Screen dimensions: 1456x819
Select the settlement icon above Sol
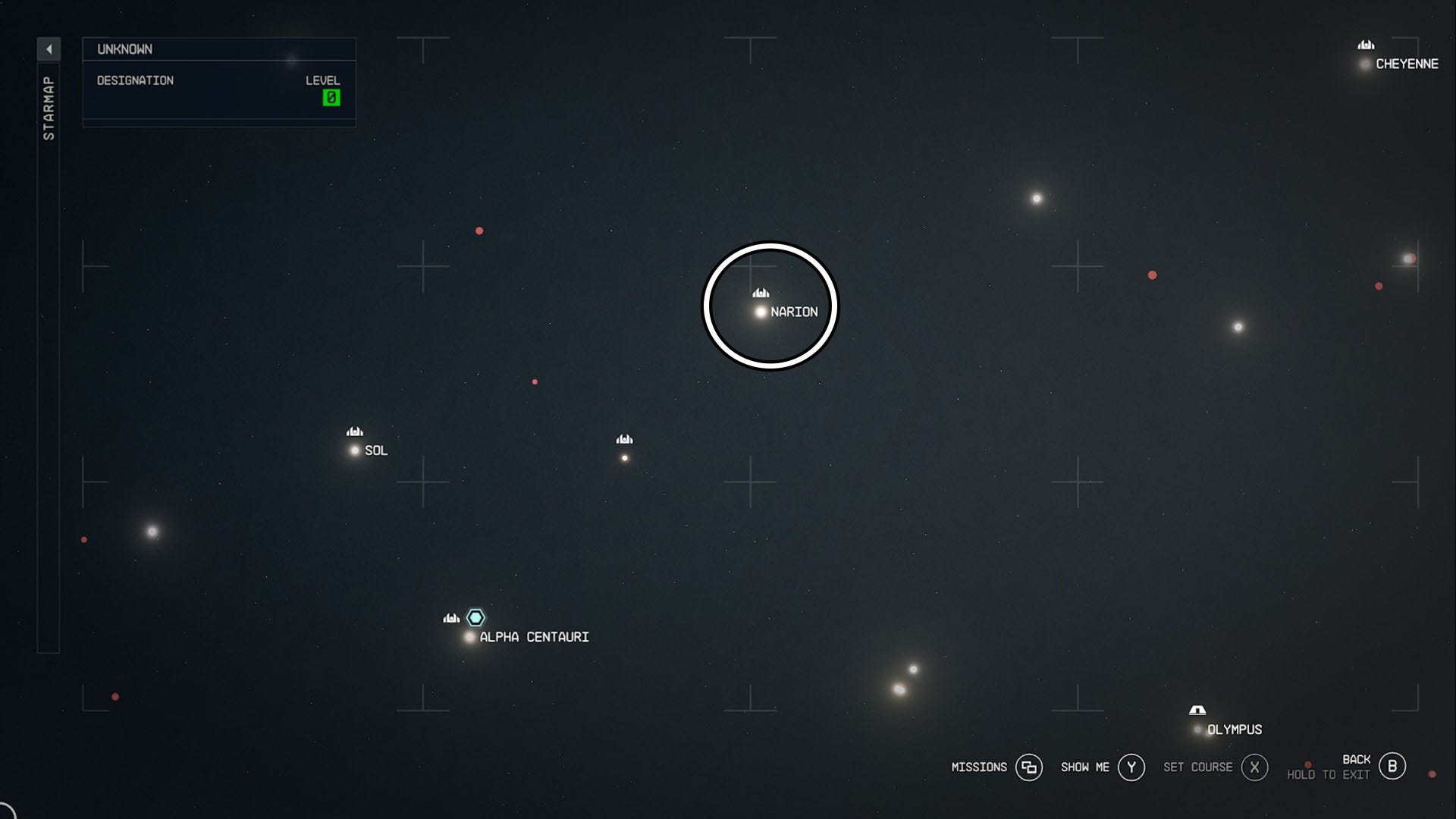(354, 429)
